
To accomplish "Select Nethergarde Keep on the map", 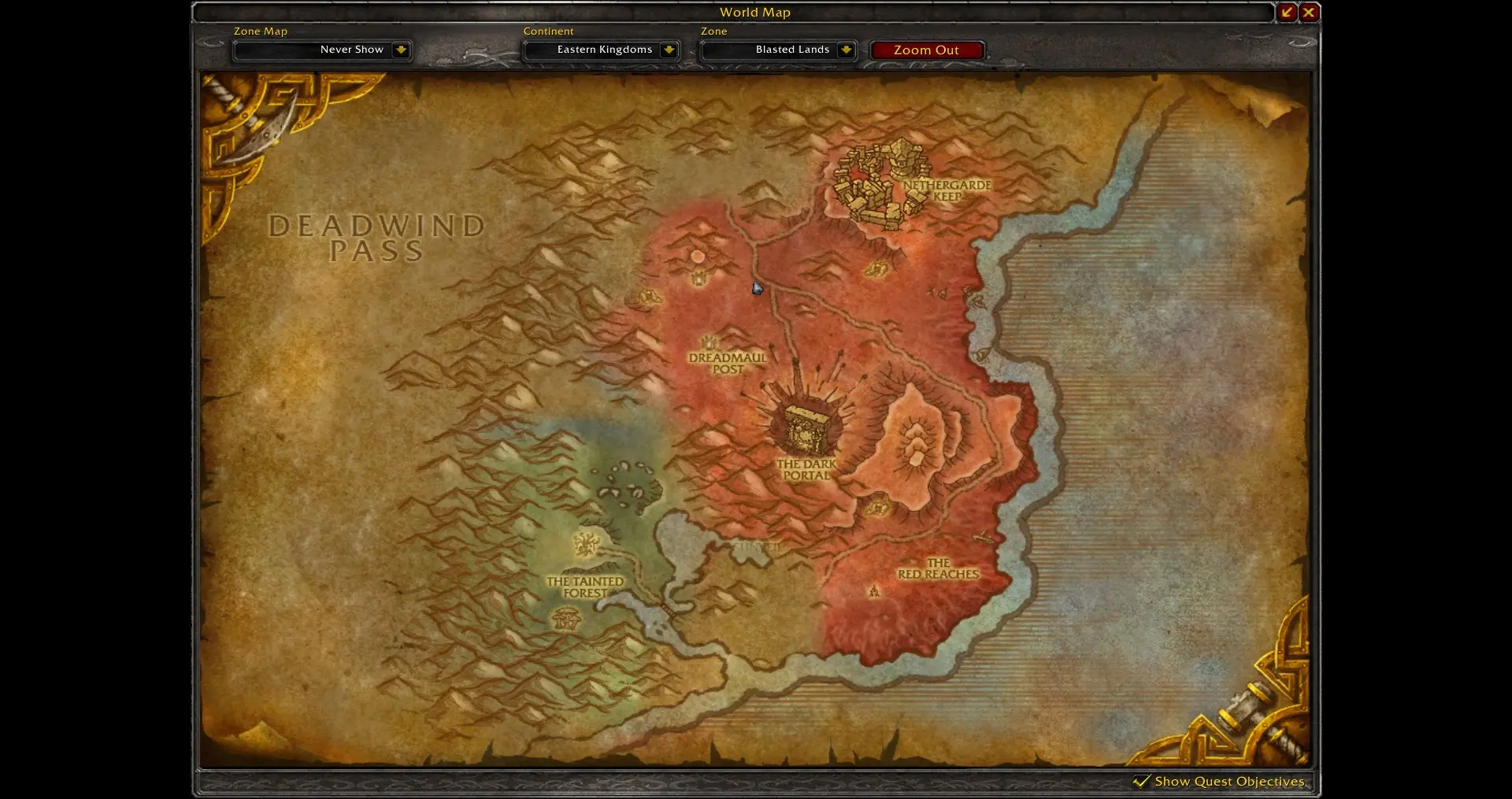I will coord(947,191).
